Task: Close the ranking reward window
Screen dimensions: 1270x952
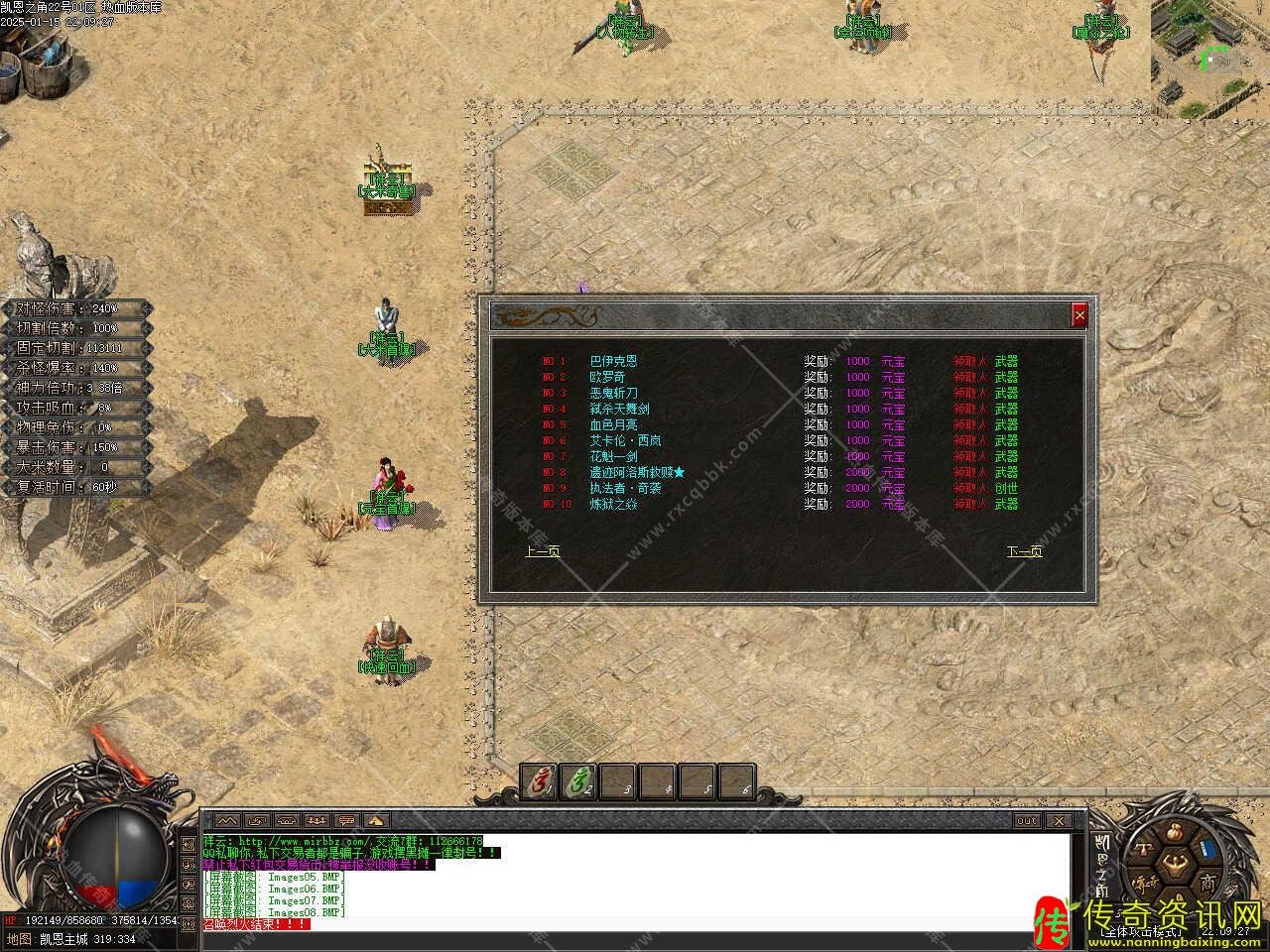Action: point(1079,315)
